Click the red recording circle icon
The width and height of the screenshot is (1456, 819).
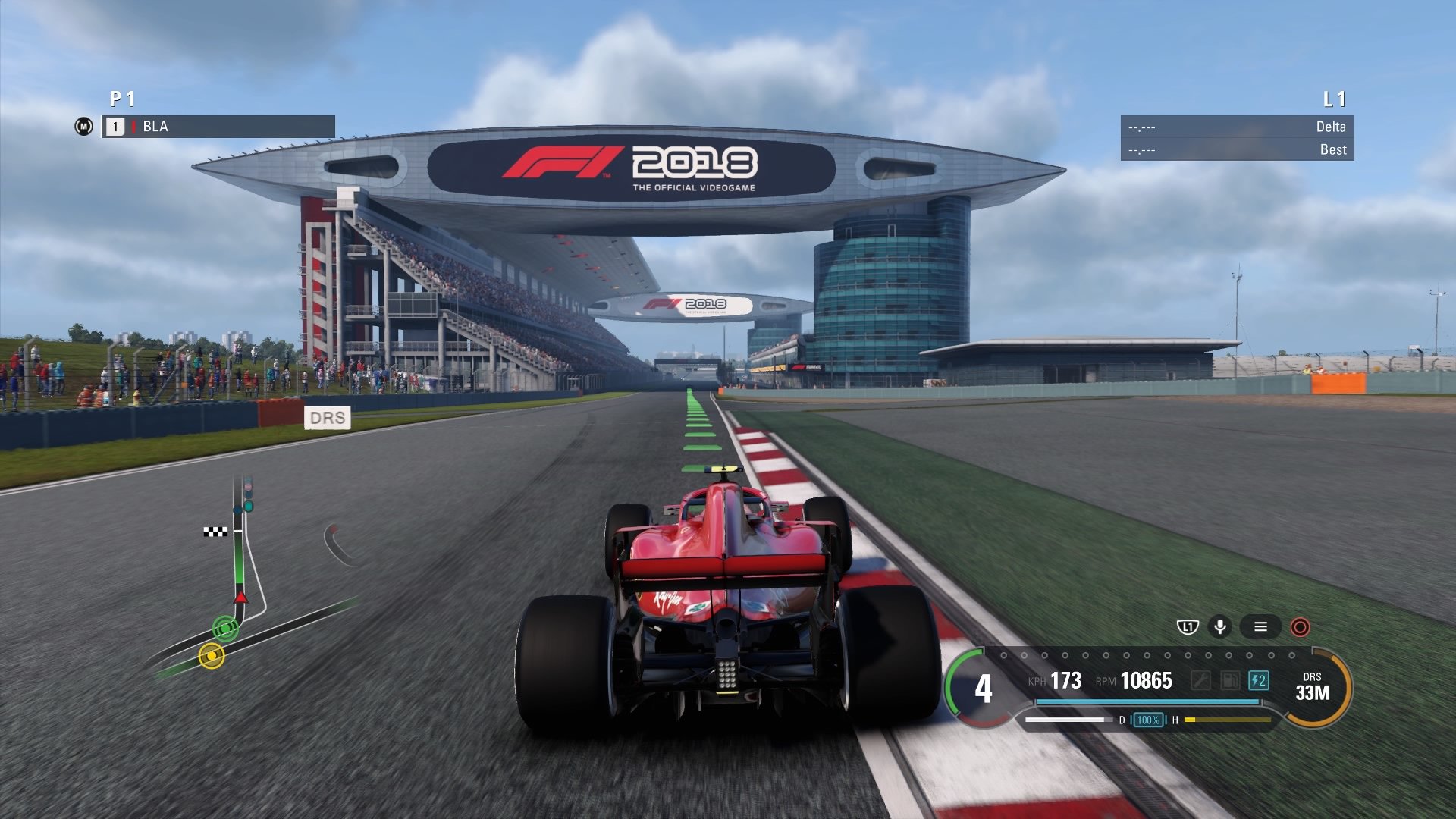1301,628
